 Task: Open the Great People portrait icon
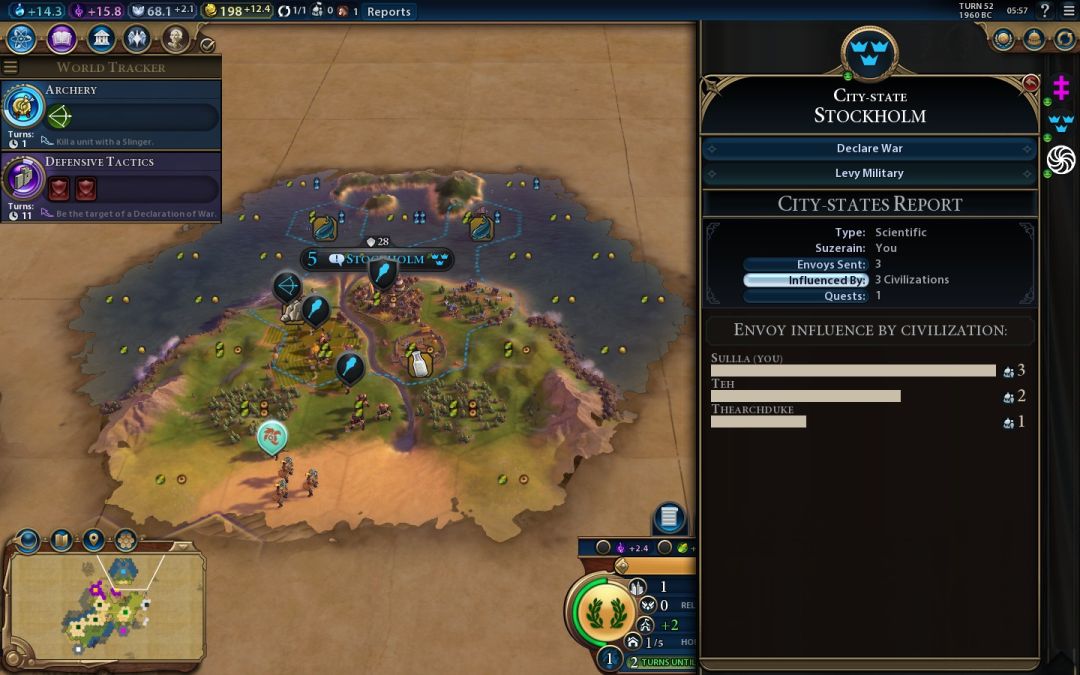pyautogui.click(x=176, y=39)
